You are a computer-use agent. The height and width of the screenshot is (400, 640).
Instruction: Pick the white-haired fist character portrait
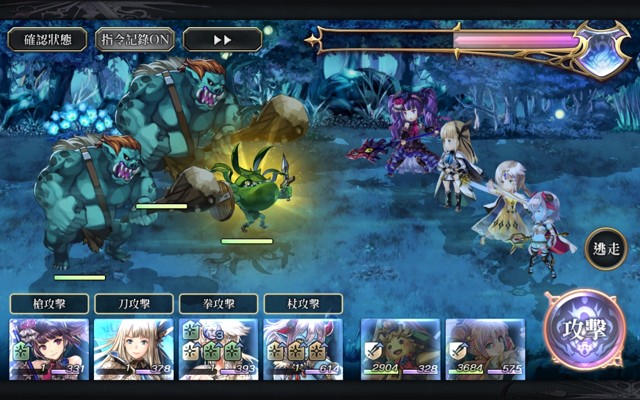point(219,349)
